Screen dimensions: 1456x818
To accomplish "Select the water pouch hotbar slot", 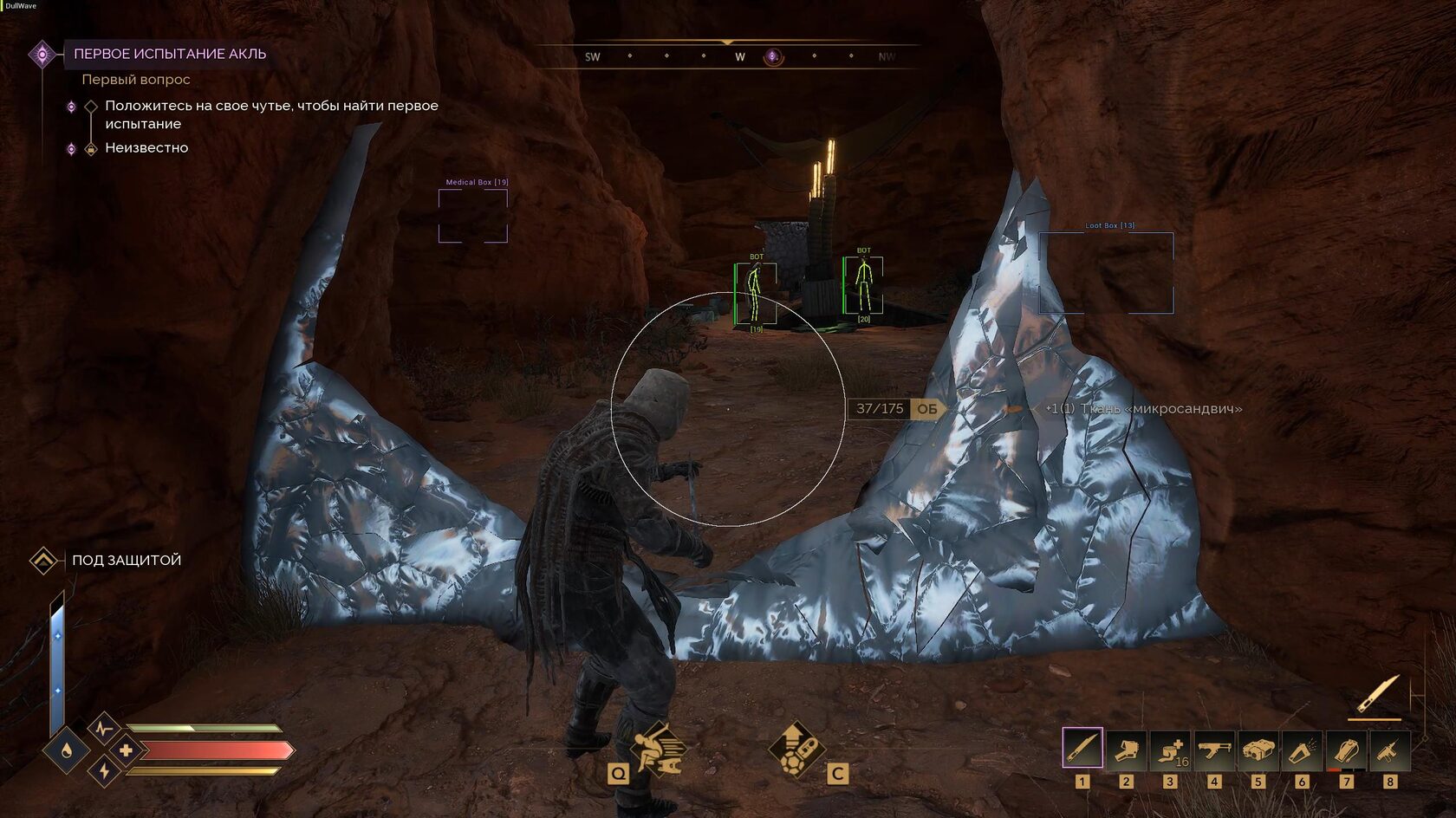I will [x=1346, y=750].
